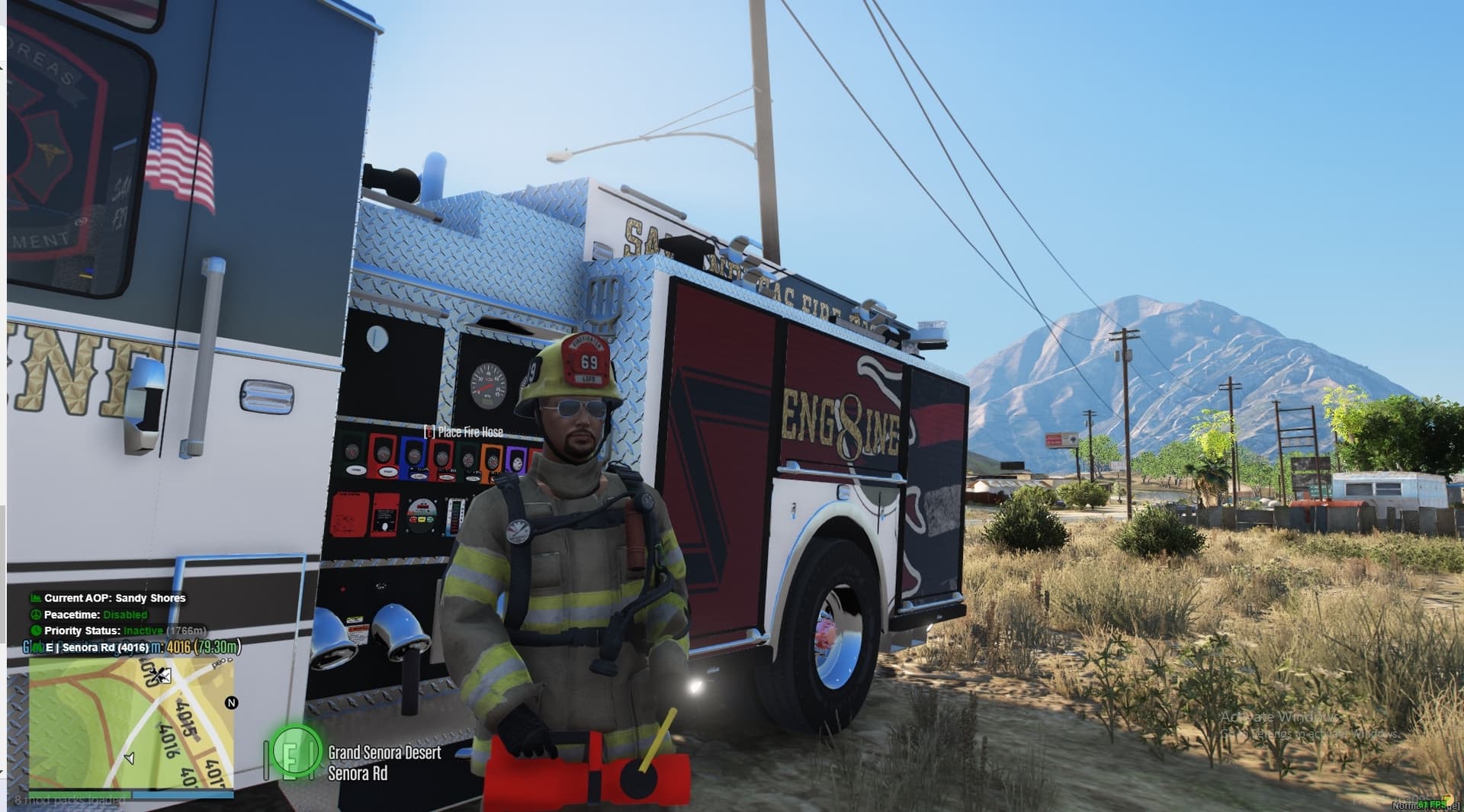Expand the Current AOP: Sandy Shores entry
This screenshot has width=1464, height=812.
pos(115,597)
